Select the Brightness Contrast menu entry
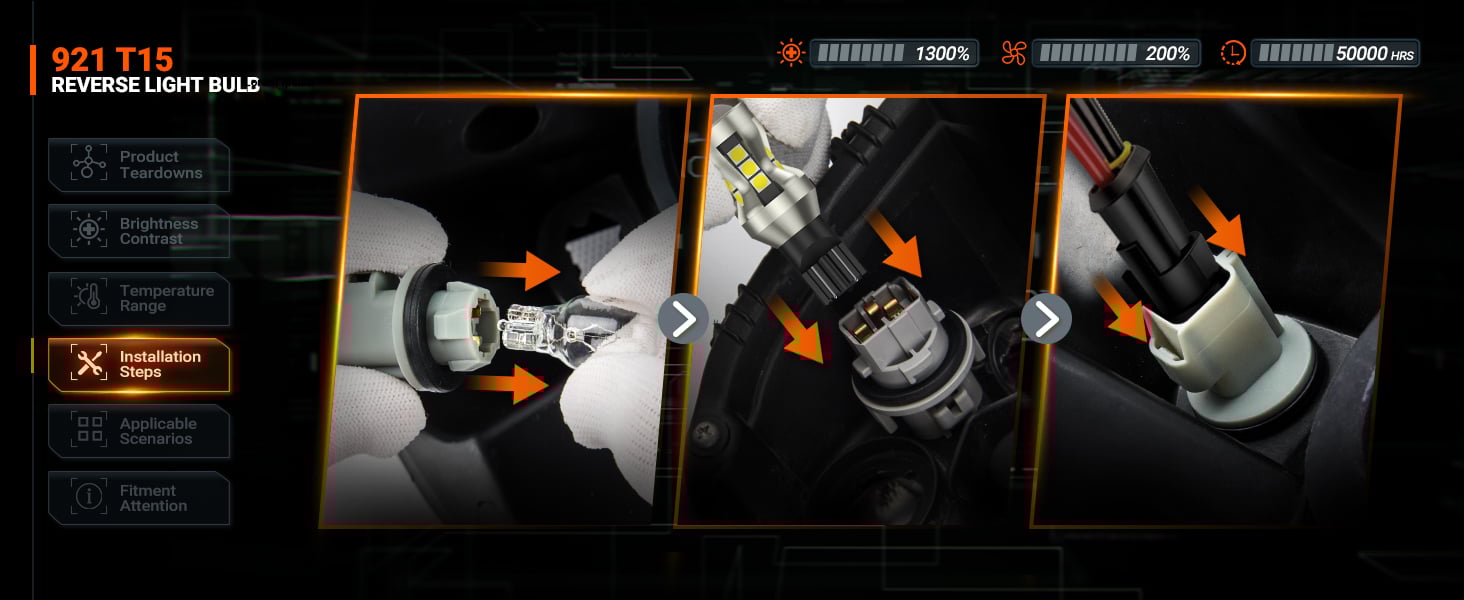This screenshot has height=600, width=1464. (139, 231)
